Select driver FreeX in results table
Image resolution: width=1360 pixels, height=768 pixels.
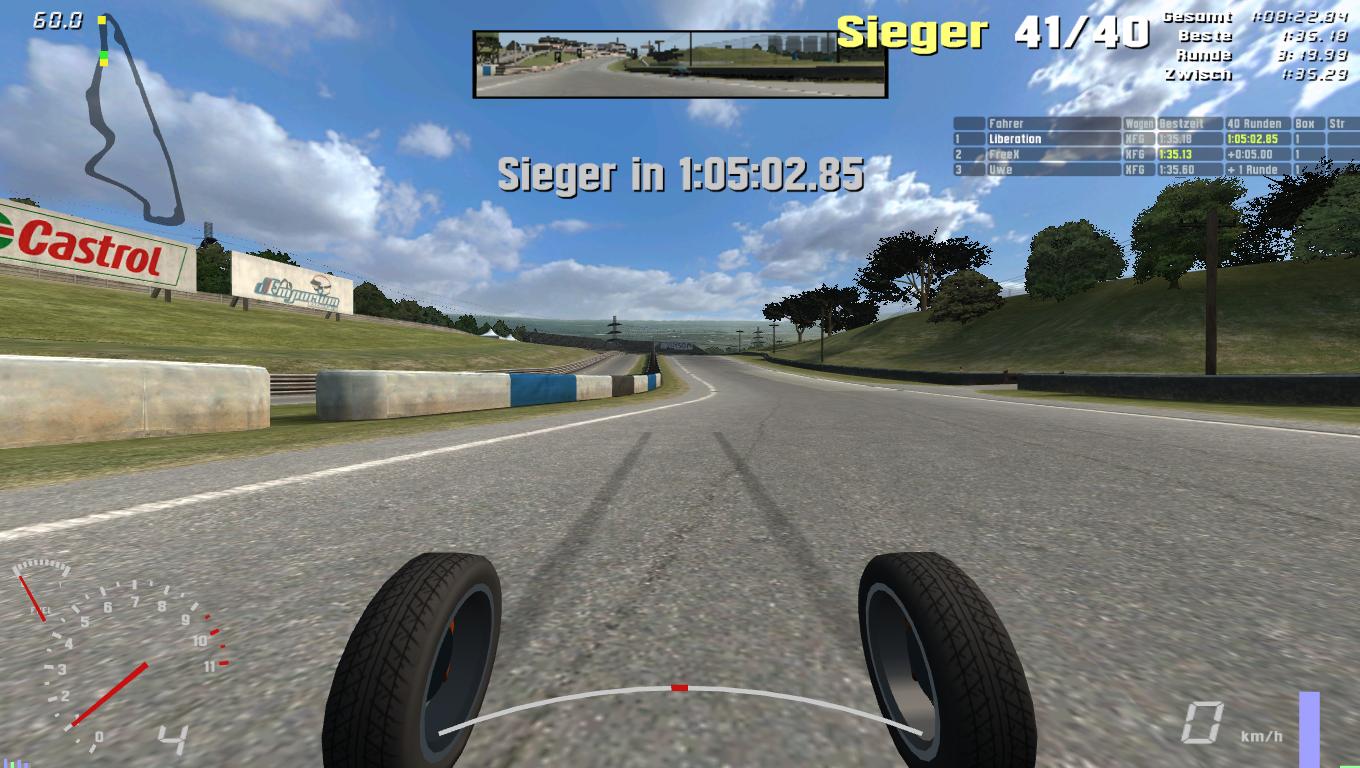click(1004, 155)
